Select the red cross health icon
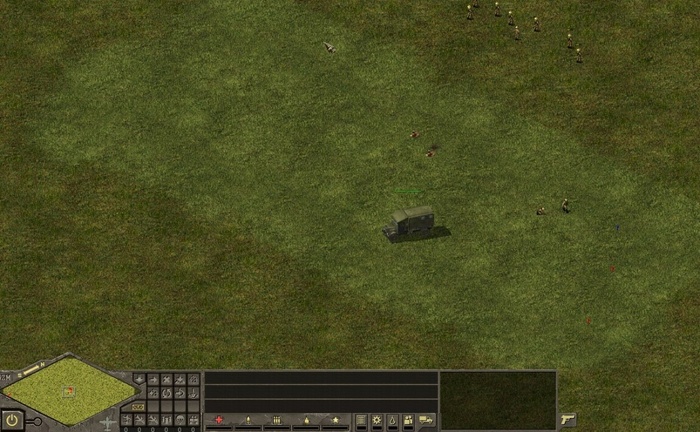This screenshot has height=432, width=700. click(219, 420)
